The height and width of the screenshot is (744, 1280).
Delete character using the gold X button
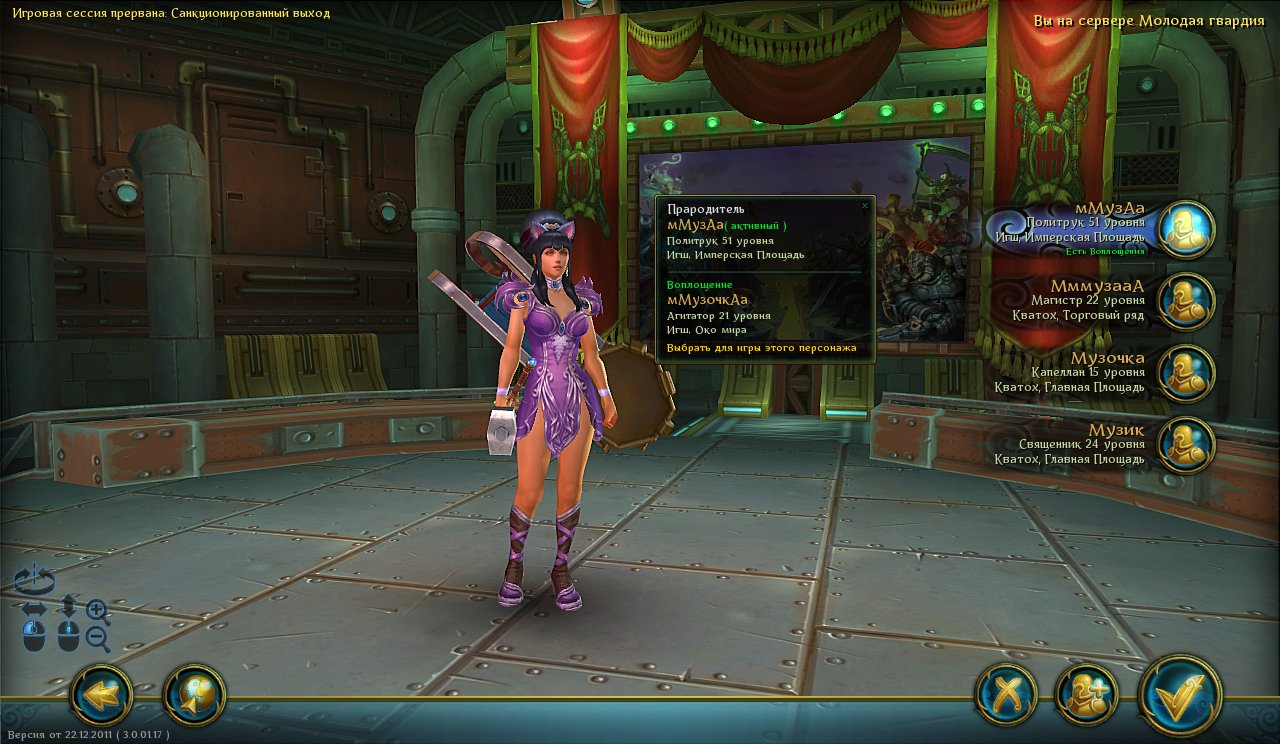[x=1005, y=694]
